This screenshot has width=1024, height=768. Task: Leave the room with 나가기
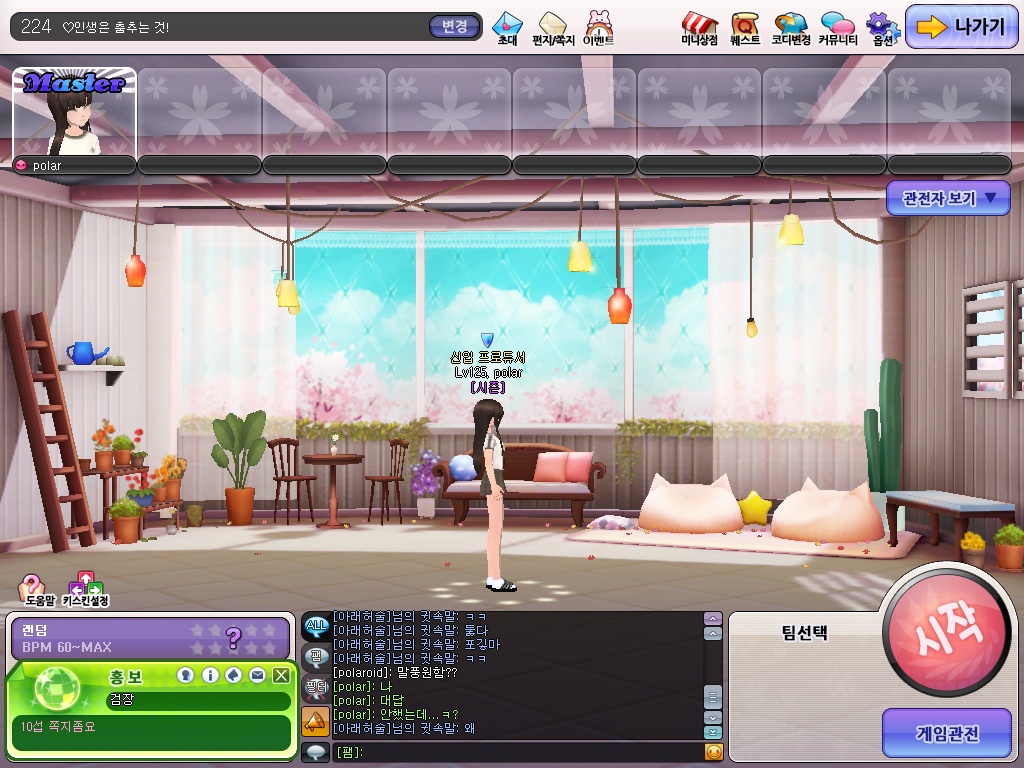tap(961, 27)
